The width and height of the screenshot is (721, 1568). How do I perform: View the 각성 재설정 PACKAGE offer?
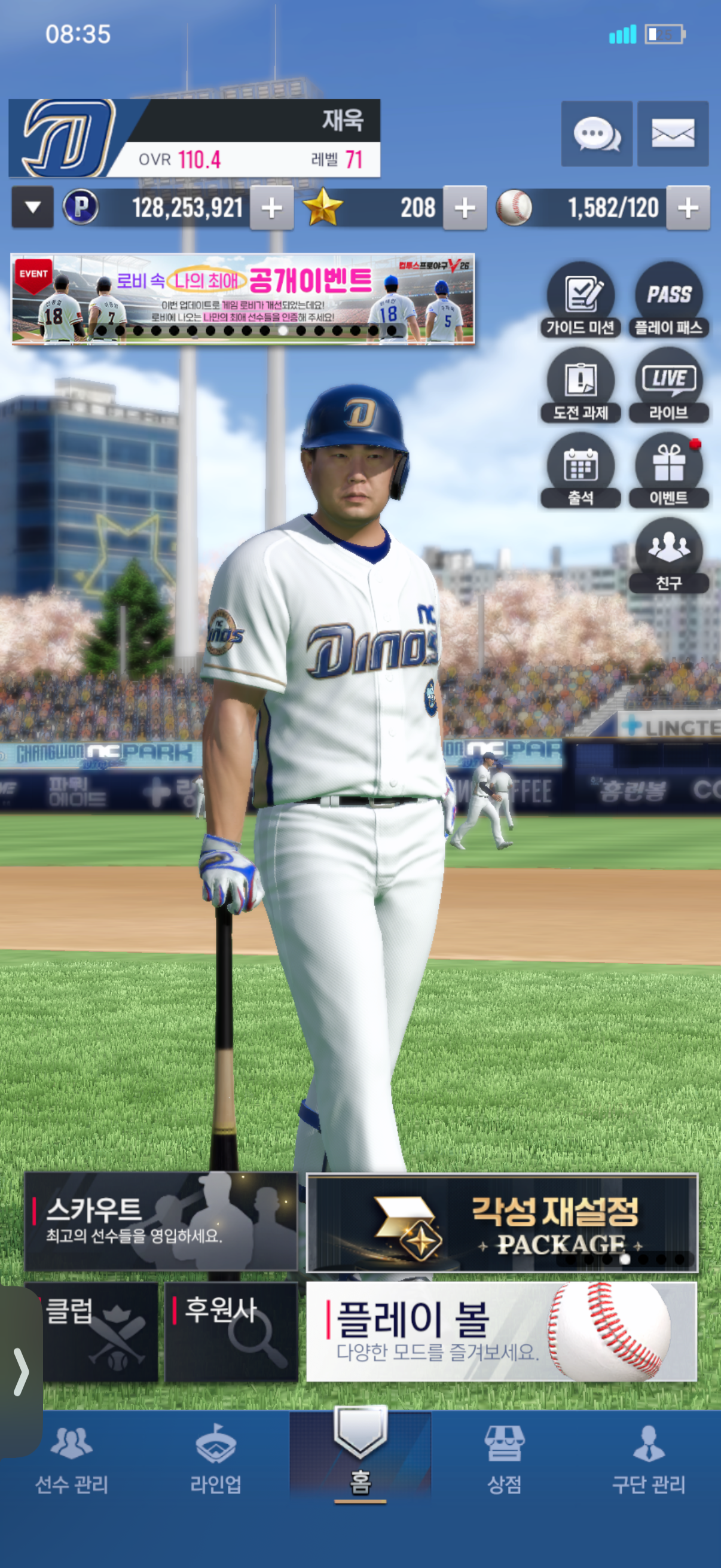coord(502,1223)
